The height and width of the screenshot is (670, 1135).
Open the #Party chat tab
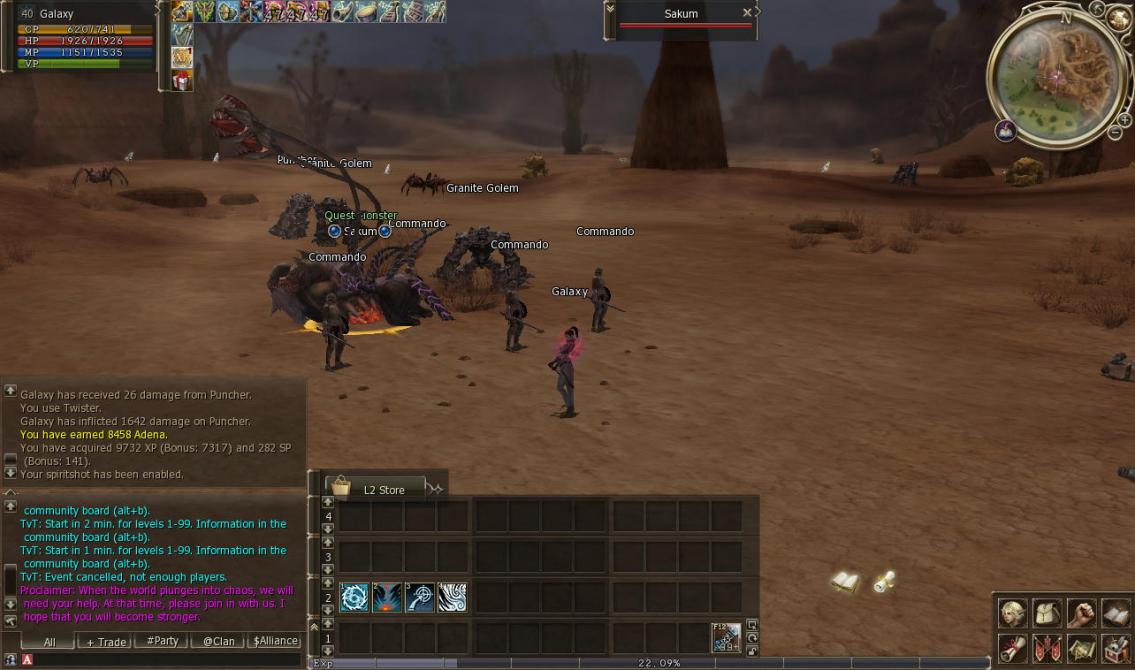(x=162, y=642)
